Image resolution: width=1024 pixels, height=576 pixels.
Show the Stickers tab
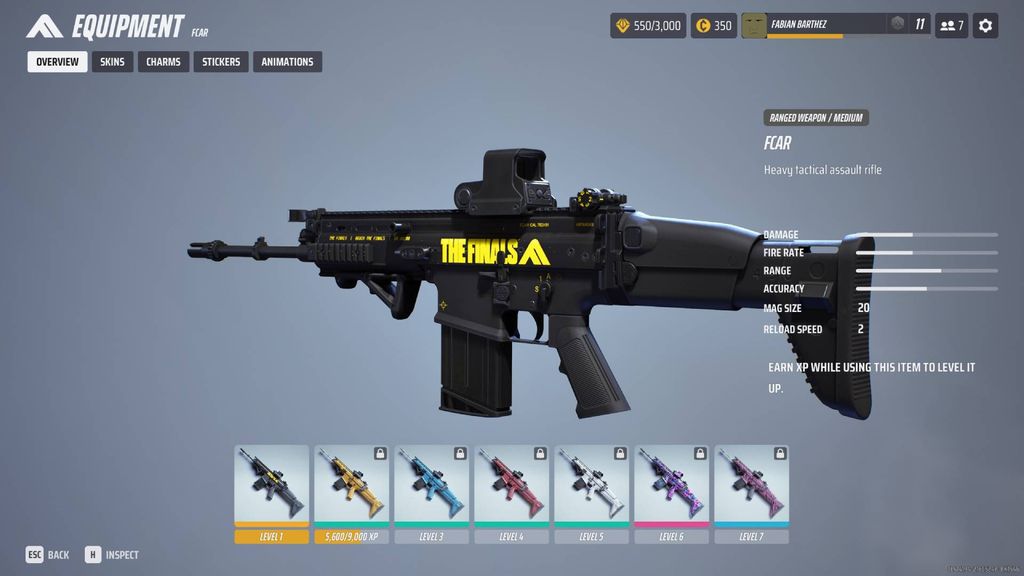point(221,62)
